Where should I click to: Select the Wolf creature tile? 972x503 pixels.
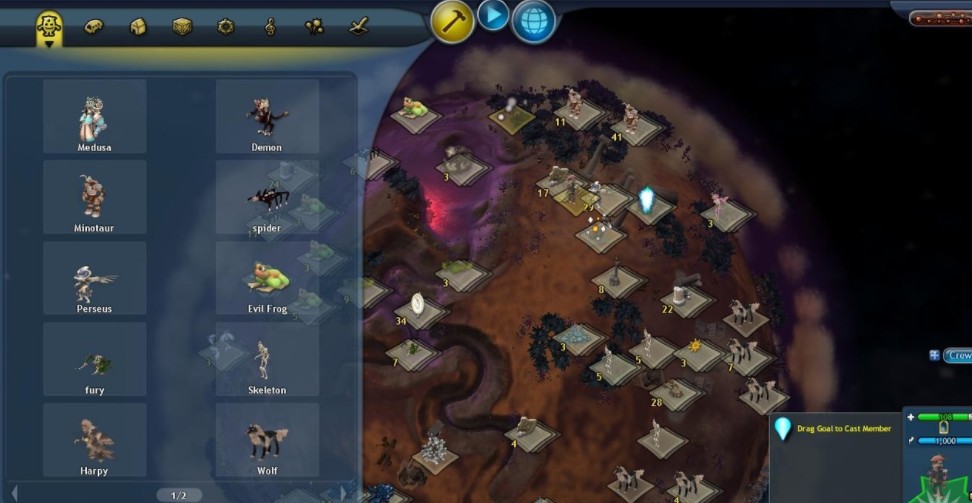click(x=267, y=440)
